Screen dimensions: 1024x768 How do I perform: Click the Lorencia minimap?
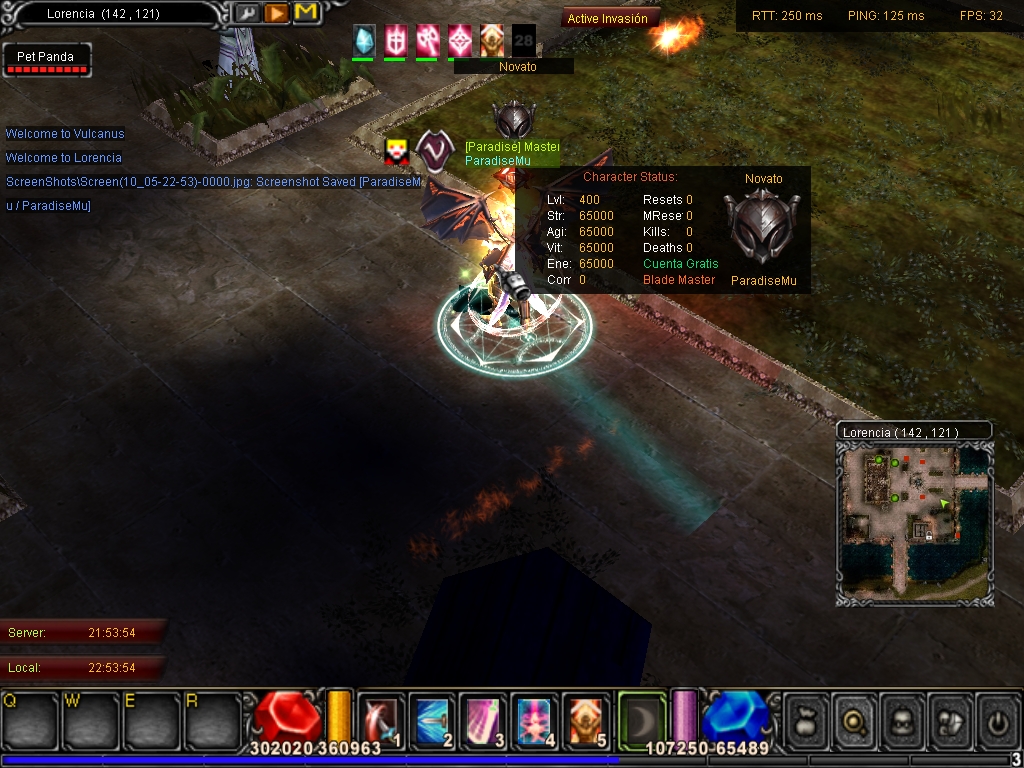[914, 522]
